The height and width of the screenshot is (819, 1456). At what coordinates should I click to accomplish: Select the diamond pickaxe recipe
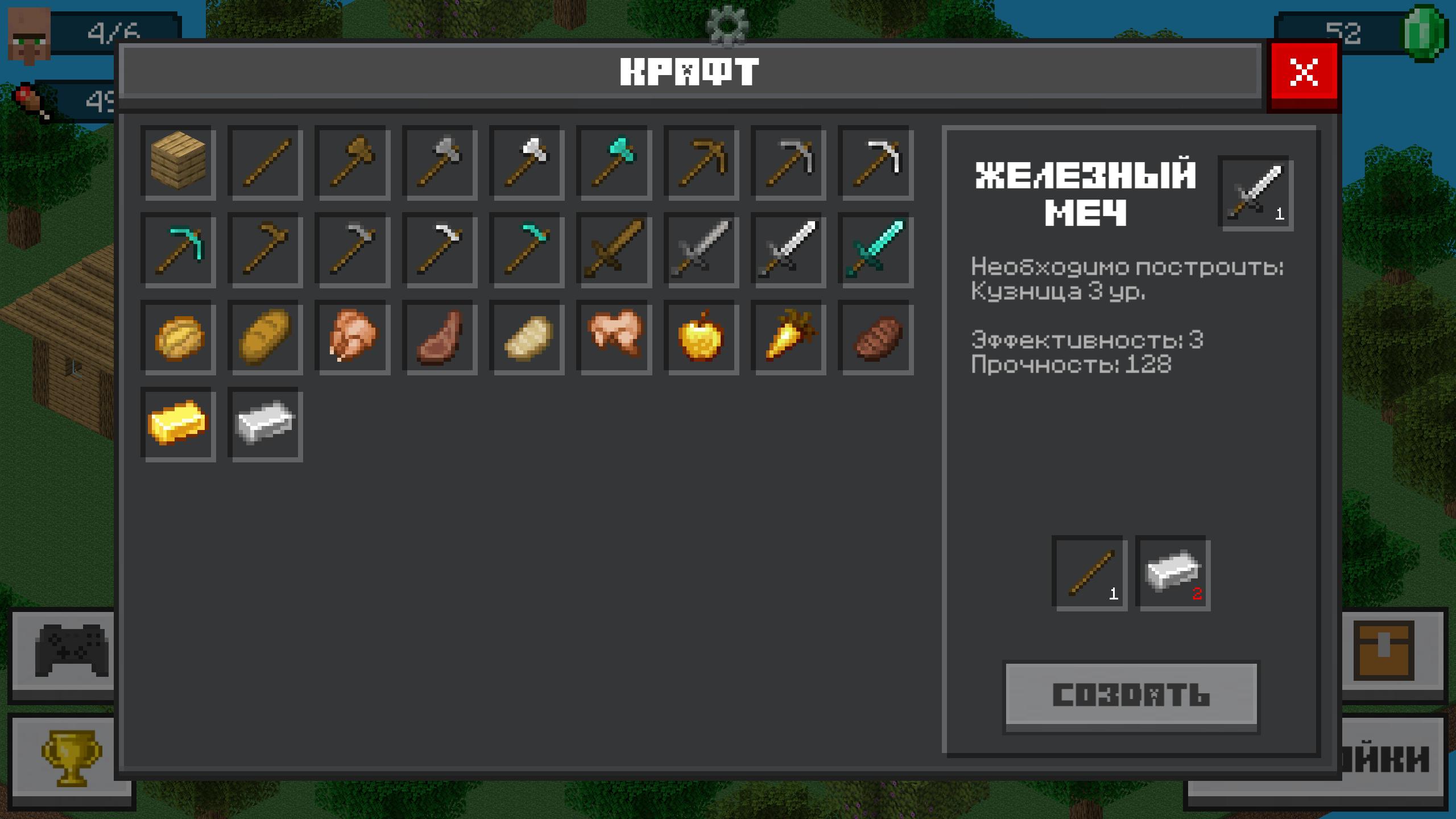178,249
